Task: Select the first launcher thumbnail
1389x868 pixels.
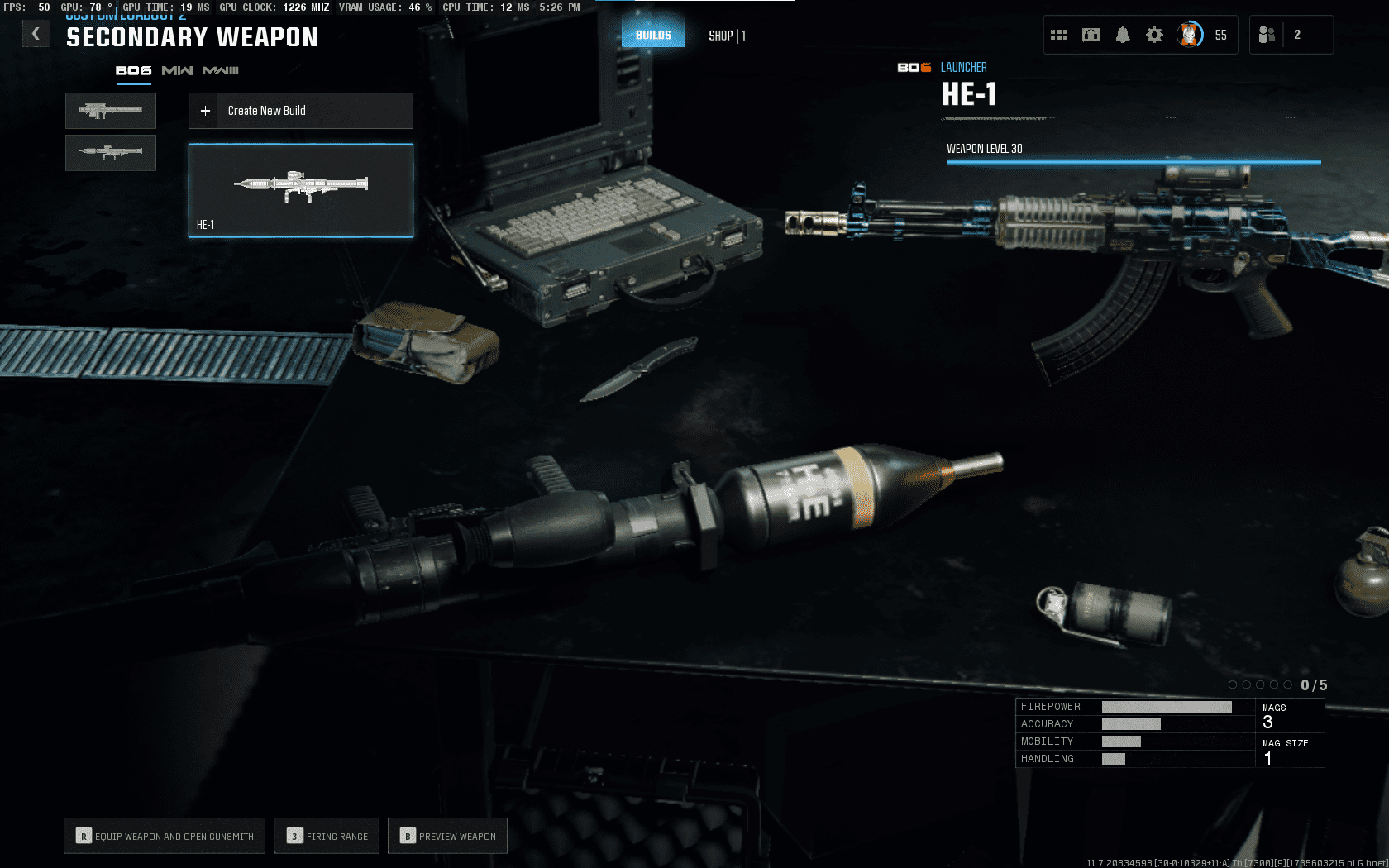Action: (x=111, y=111)
